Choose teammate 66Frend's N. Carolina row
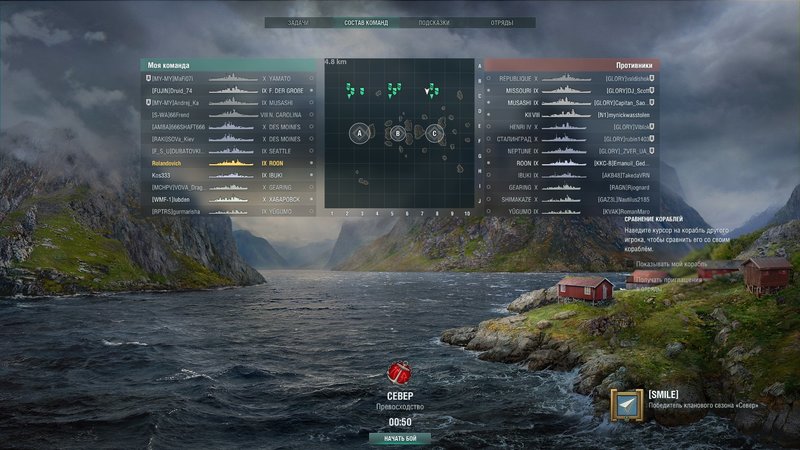 (x=230, y=114)
